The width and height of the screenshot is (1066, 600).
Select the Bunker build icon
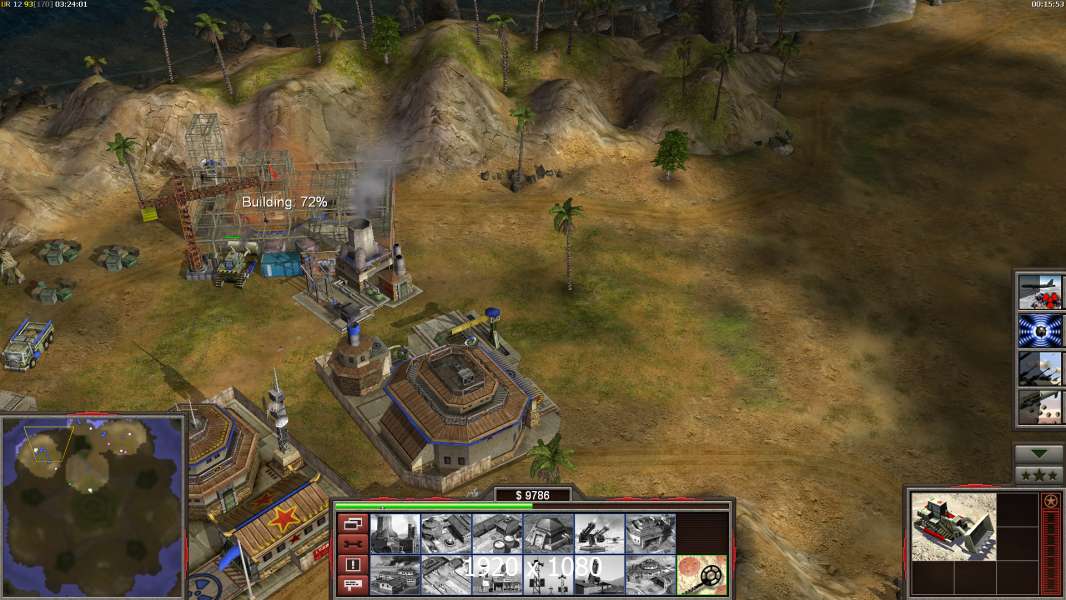[547, 534]
